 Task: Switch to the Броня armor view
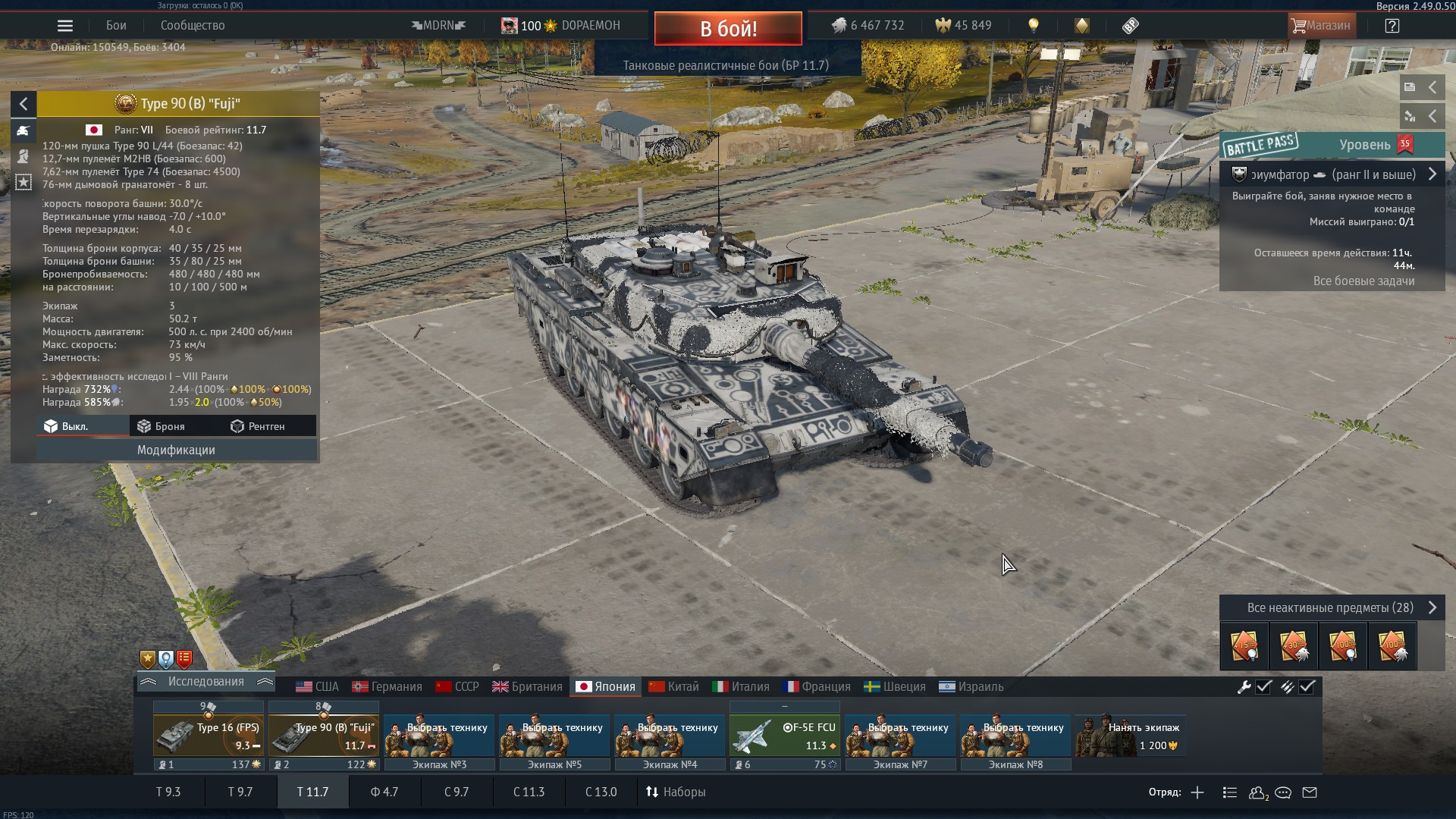click(x=161, y=426)
